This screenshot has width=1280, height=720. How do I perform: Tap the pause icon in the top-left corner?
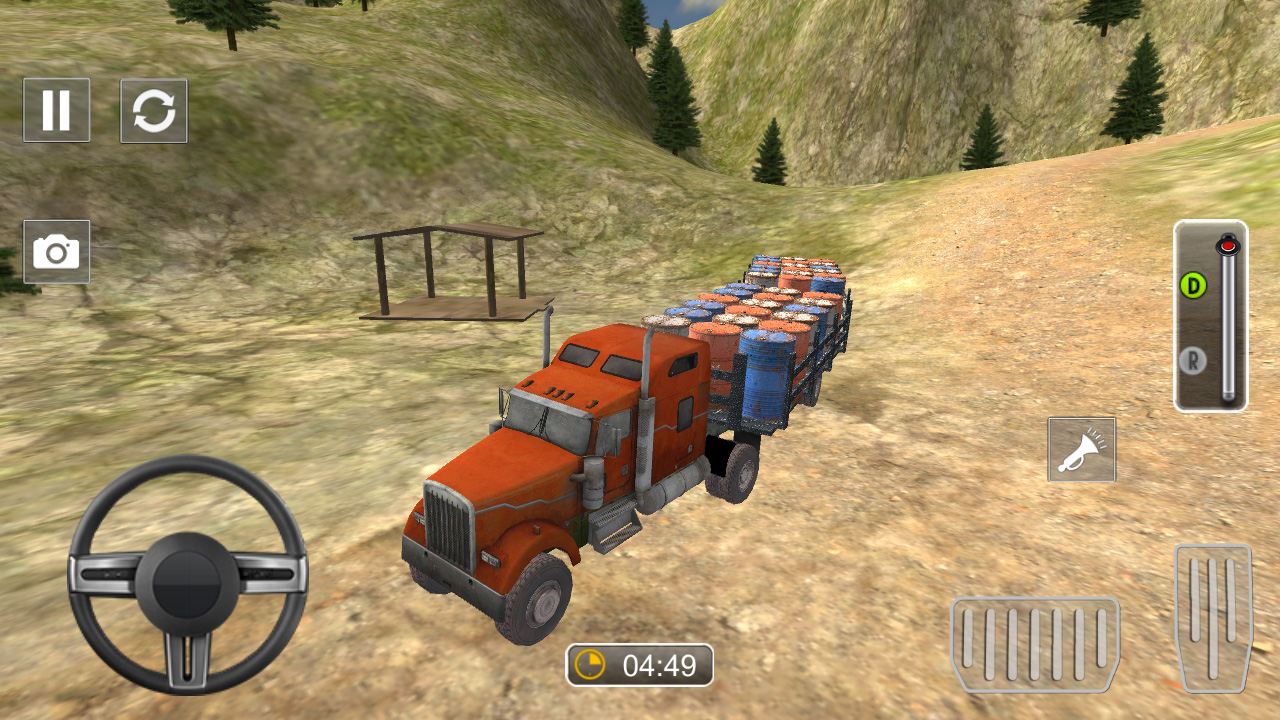click(57, 111)
